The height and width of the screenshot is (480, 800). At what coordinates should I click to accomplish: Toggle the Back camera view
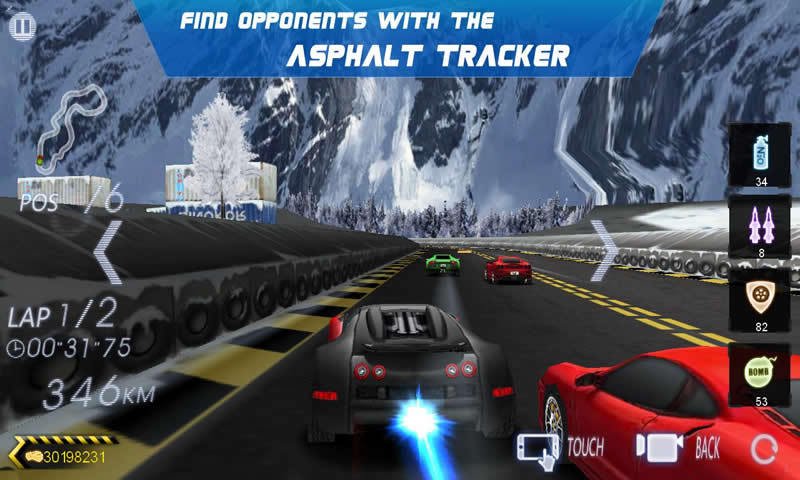678,448
